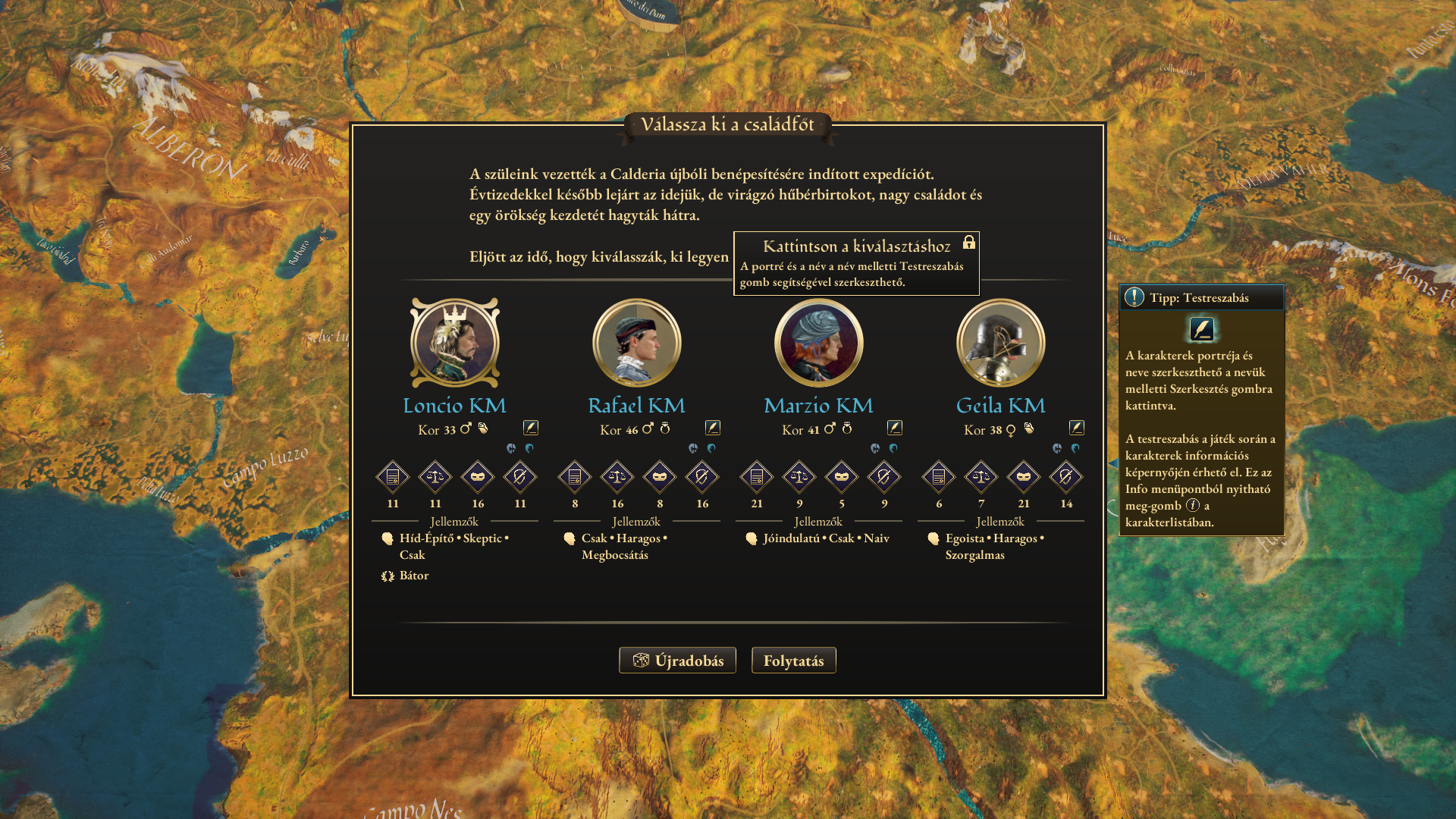The image size is (1456, 819).
Task: Select Loncio KM's crowned portrait
Action: click(x=455, y=343)
